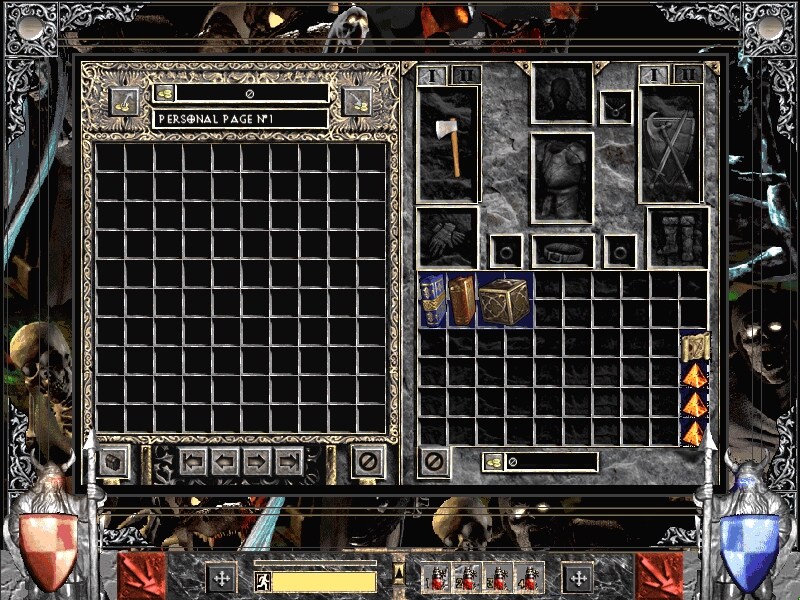800x600 pixels.
Task: Click the empty helmet equipment slot
Action: tap(563, 95)
